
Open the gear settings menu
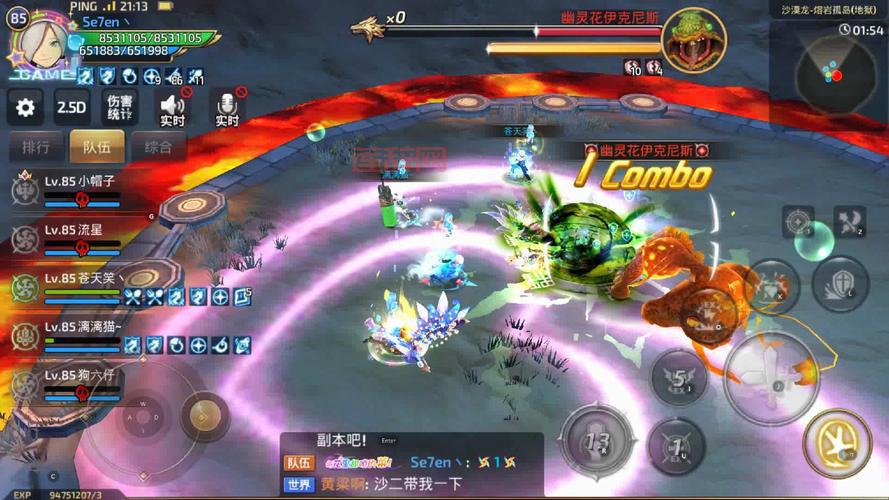pyautogui.click(x=25, y=107)
